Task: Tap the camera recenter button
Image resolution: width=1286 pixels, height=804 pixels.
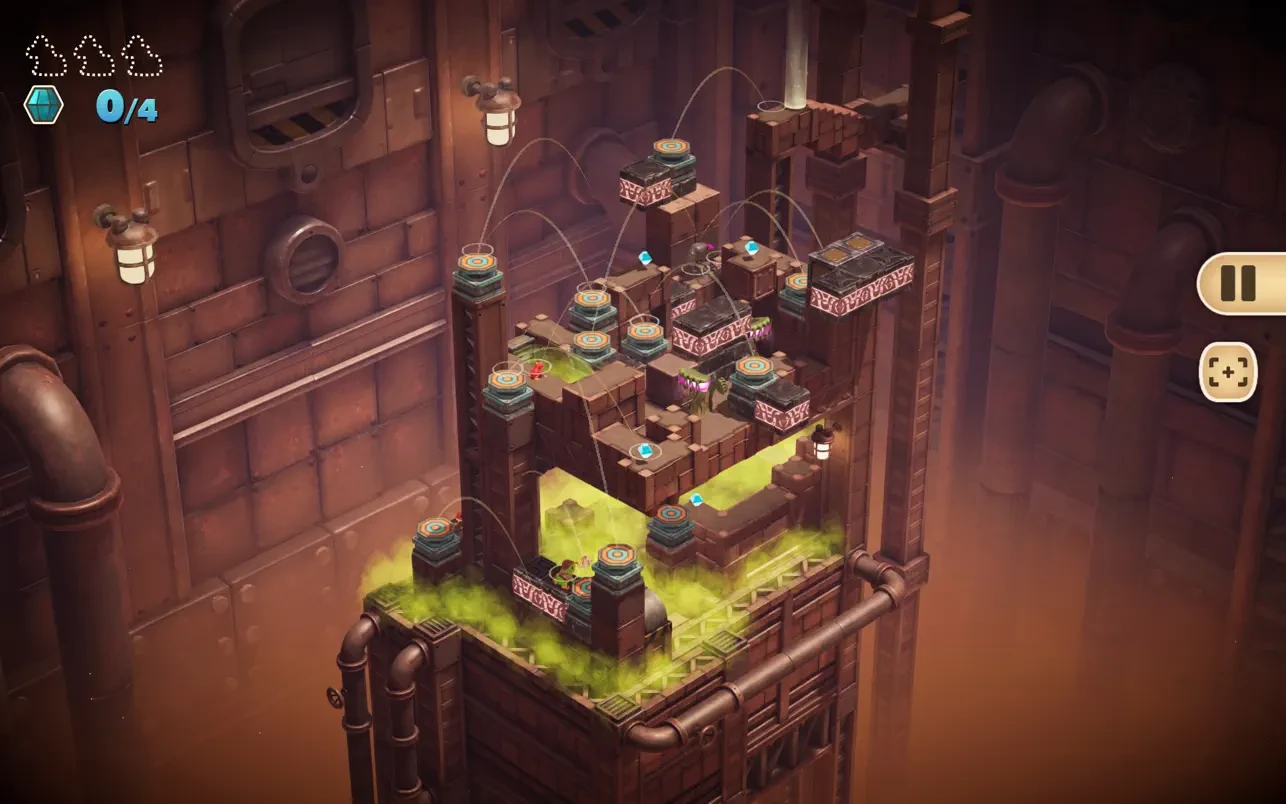Action: pos(1227,372)
